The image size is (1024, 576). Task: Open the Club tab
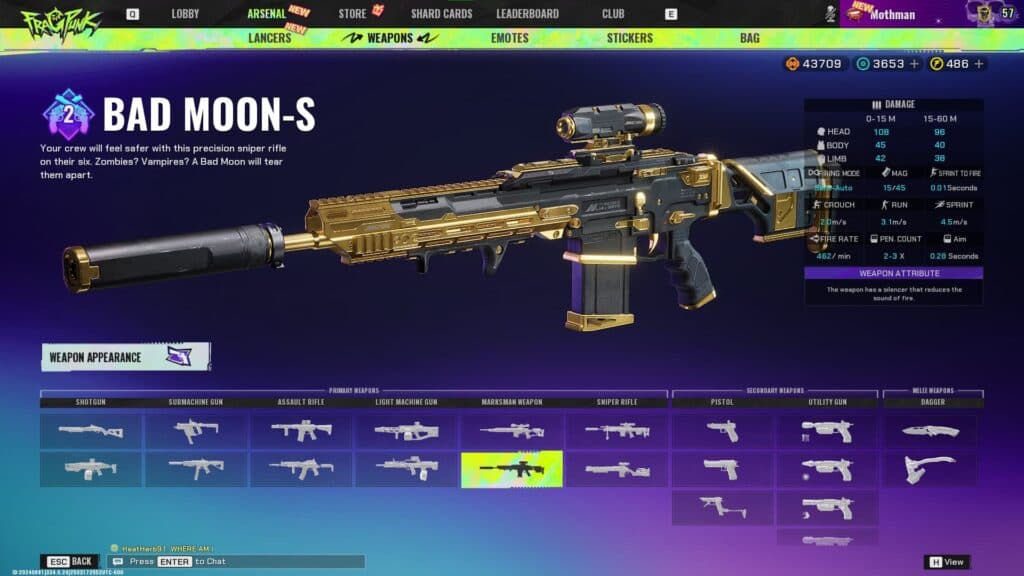[613, 14]
